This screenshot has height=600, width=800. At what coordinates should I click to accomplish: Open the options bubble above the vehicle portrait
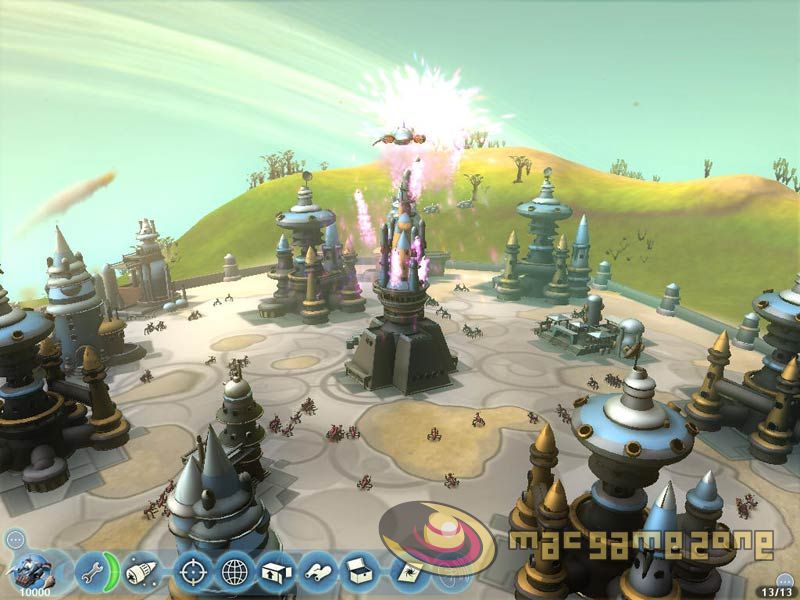coord(14,540)
